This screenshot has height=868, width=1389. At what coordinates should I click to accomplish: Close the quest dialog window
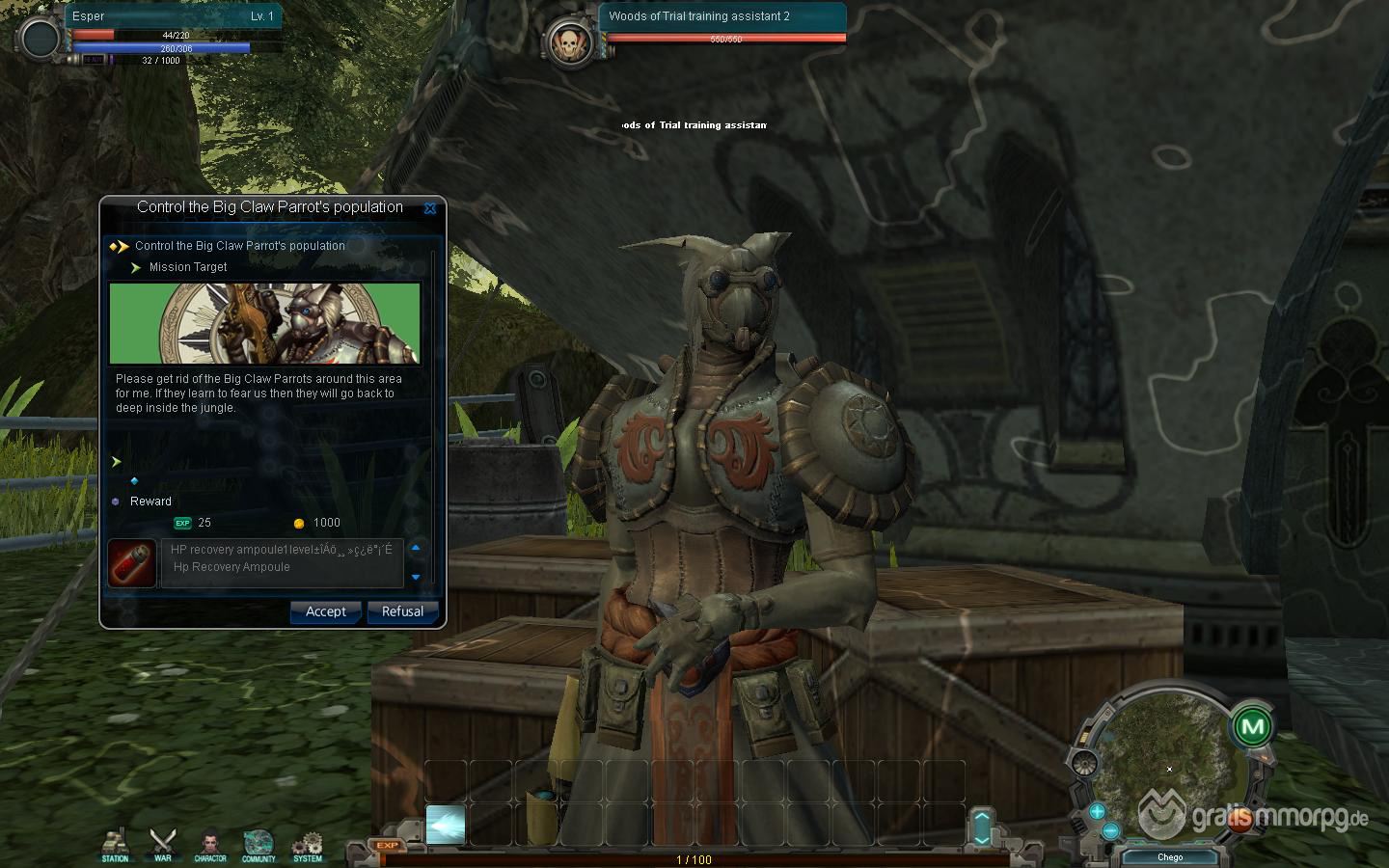point(430,207)
